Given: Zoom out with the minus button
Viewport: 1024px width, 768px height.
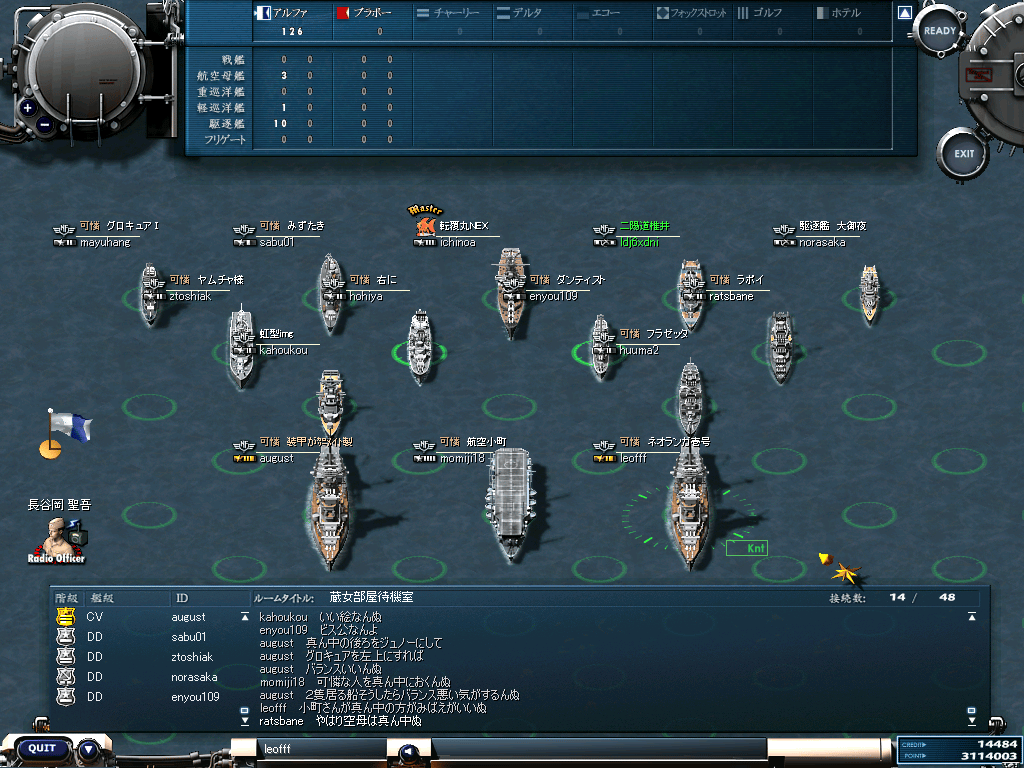Looking at the screenshot, I should [45, 126].
